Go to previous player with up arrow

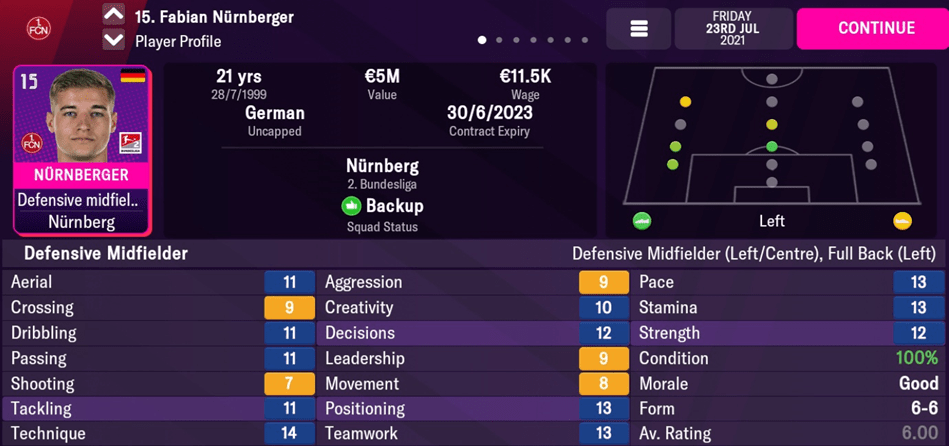coord(114,15)
